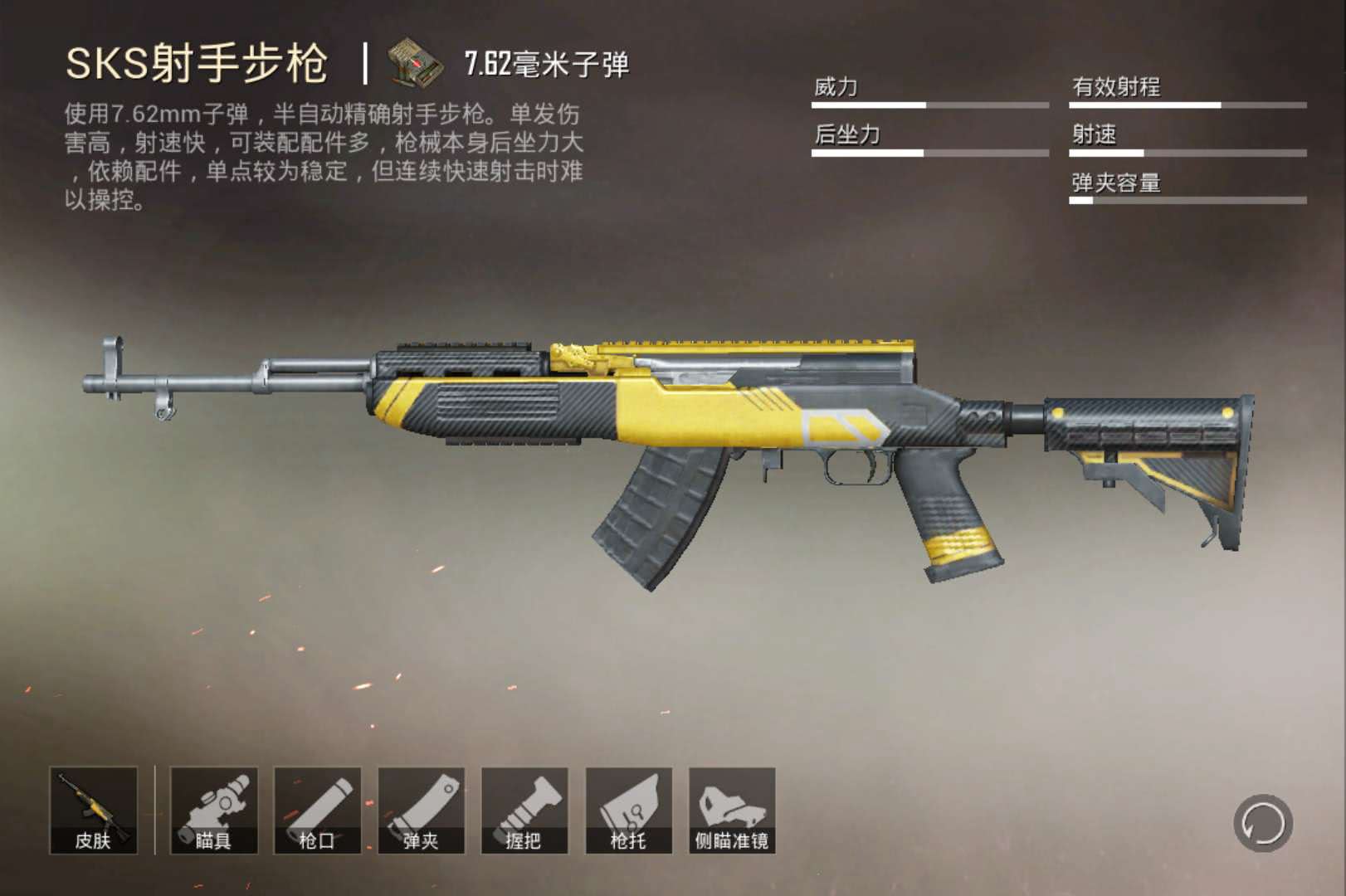Show the 枪托 stock attachment slot

pos(628,811)
